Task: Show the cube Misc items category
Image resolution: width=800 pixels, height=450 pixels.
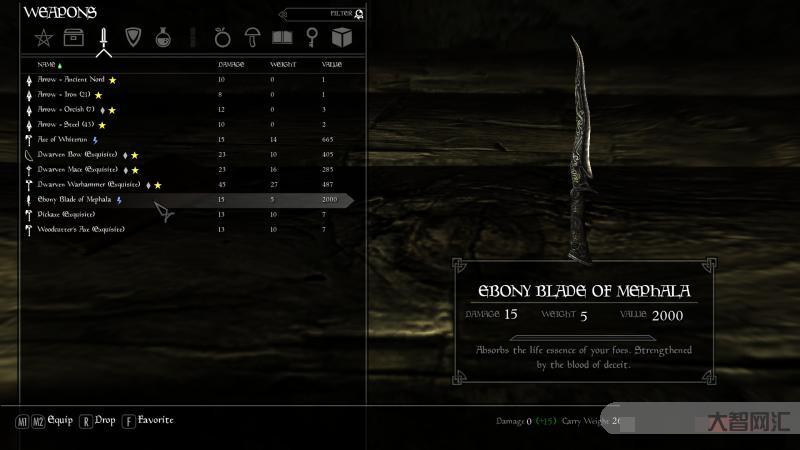Action: click(342, 38)
